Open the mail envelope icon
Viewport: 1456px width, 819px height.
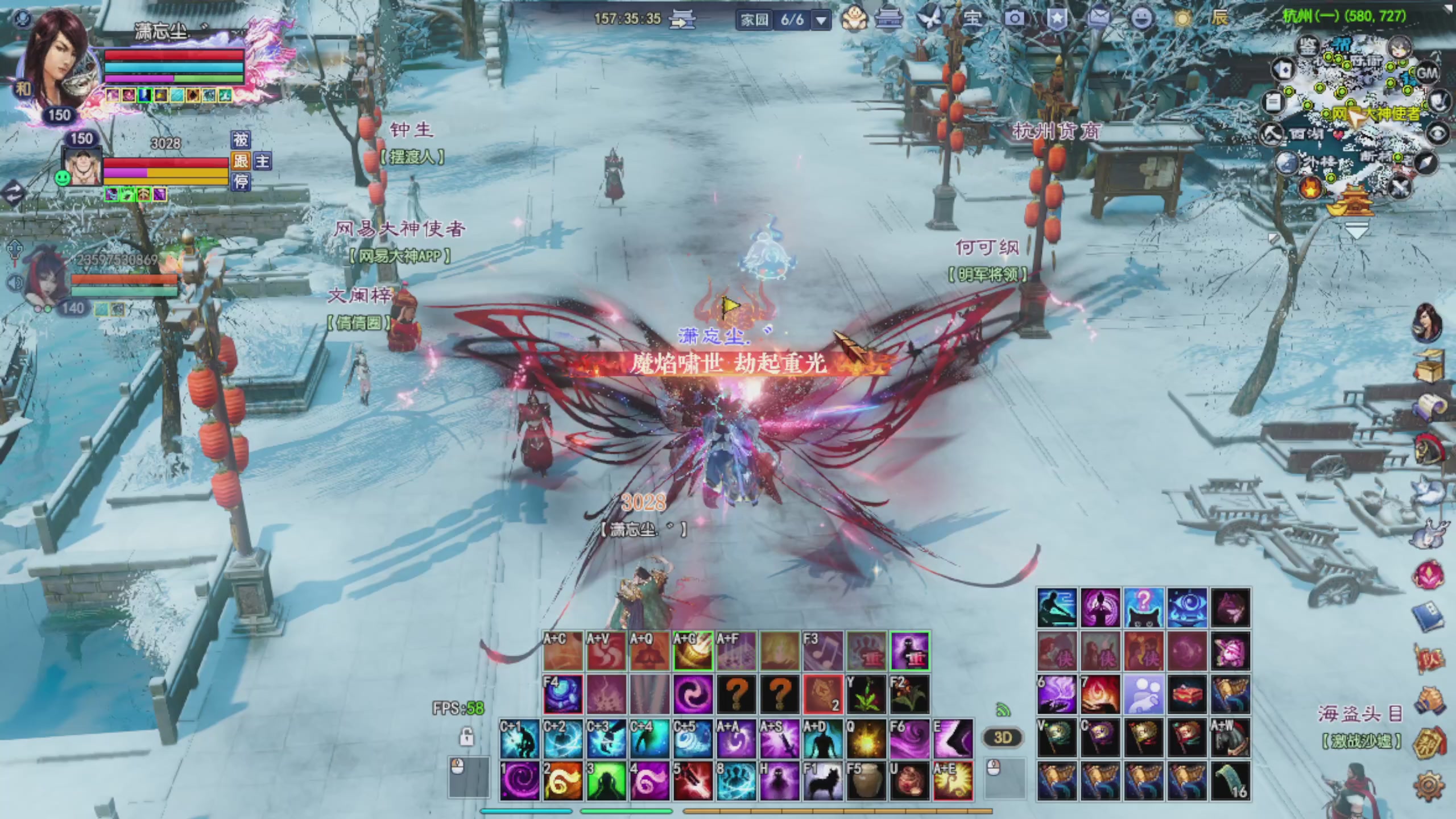click(x=1099, y=18)
